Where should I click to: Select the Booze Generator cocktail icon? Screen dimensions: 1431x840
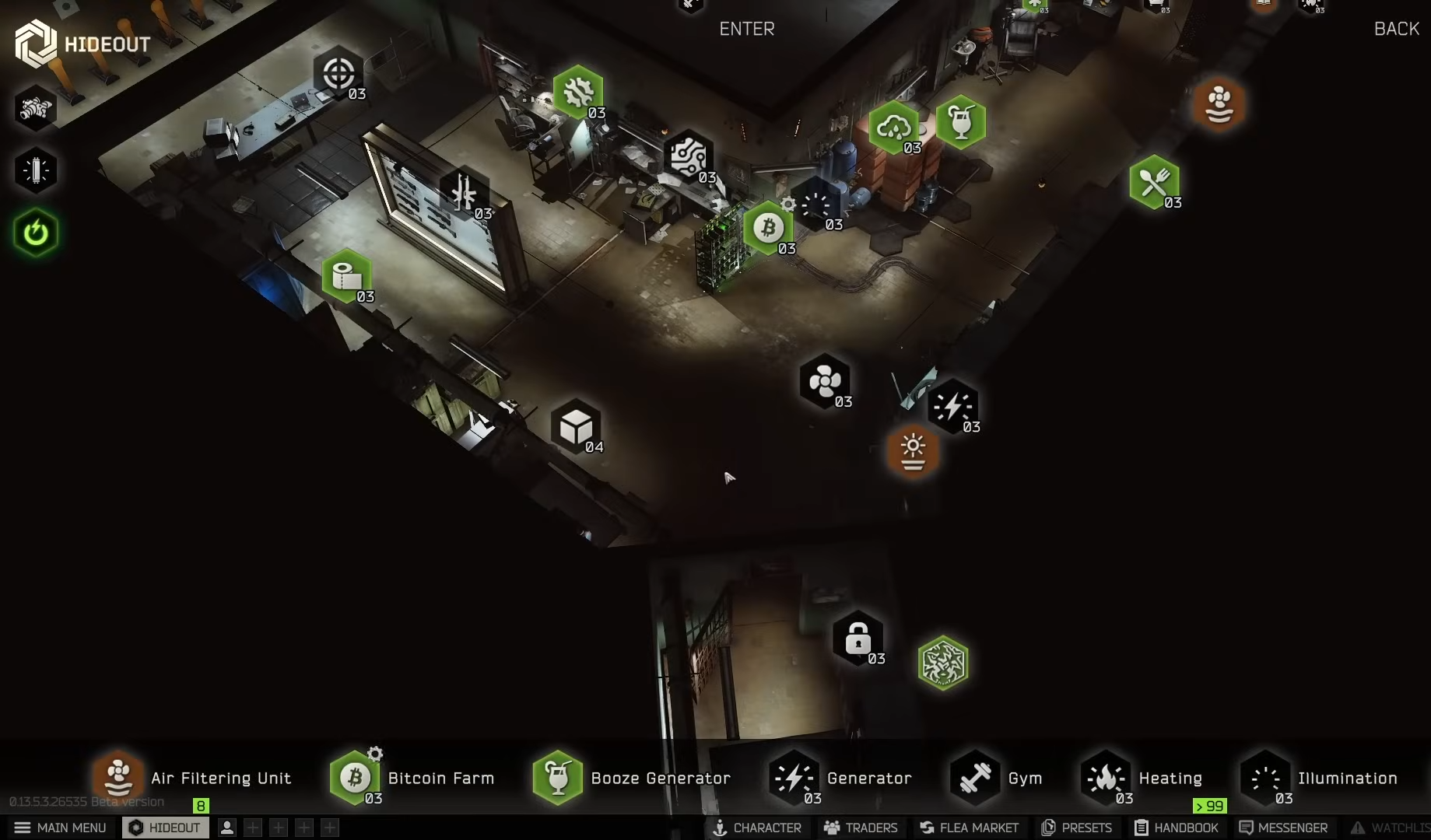click(962, 121)
